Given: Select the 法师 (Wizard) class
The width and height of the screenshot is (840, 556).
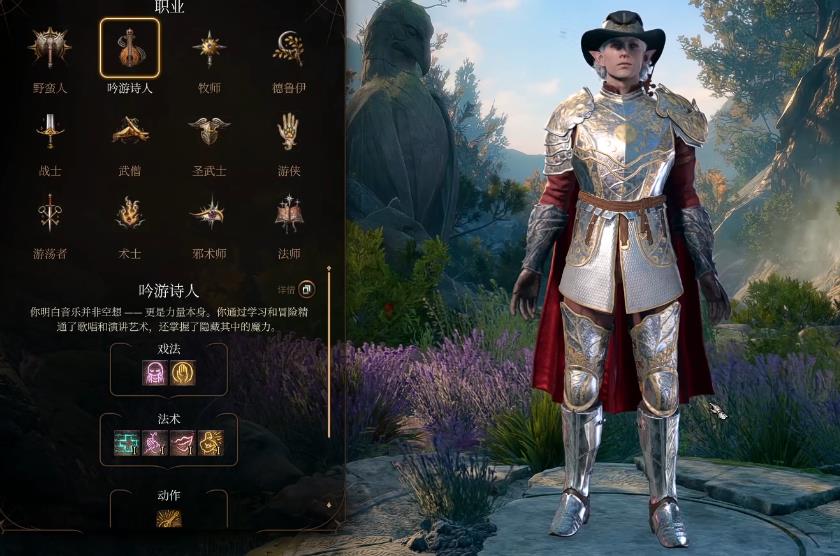Looking at the screenshot, I should [x=289, y=214].
